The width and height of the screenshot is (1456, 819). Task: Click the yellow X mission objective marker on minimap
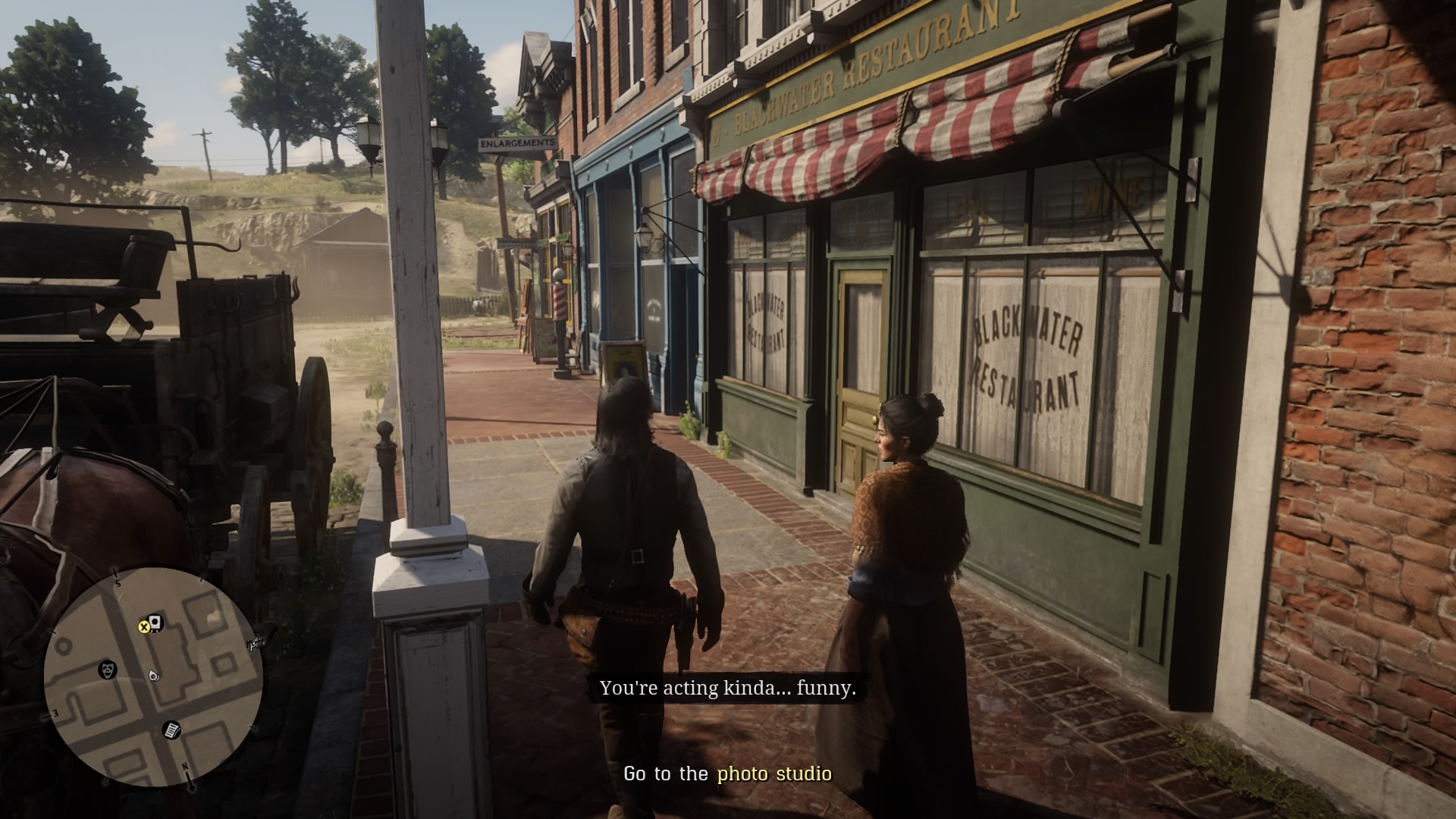coord(145,627)
